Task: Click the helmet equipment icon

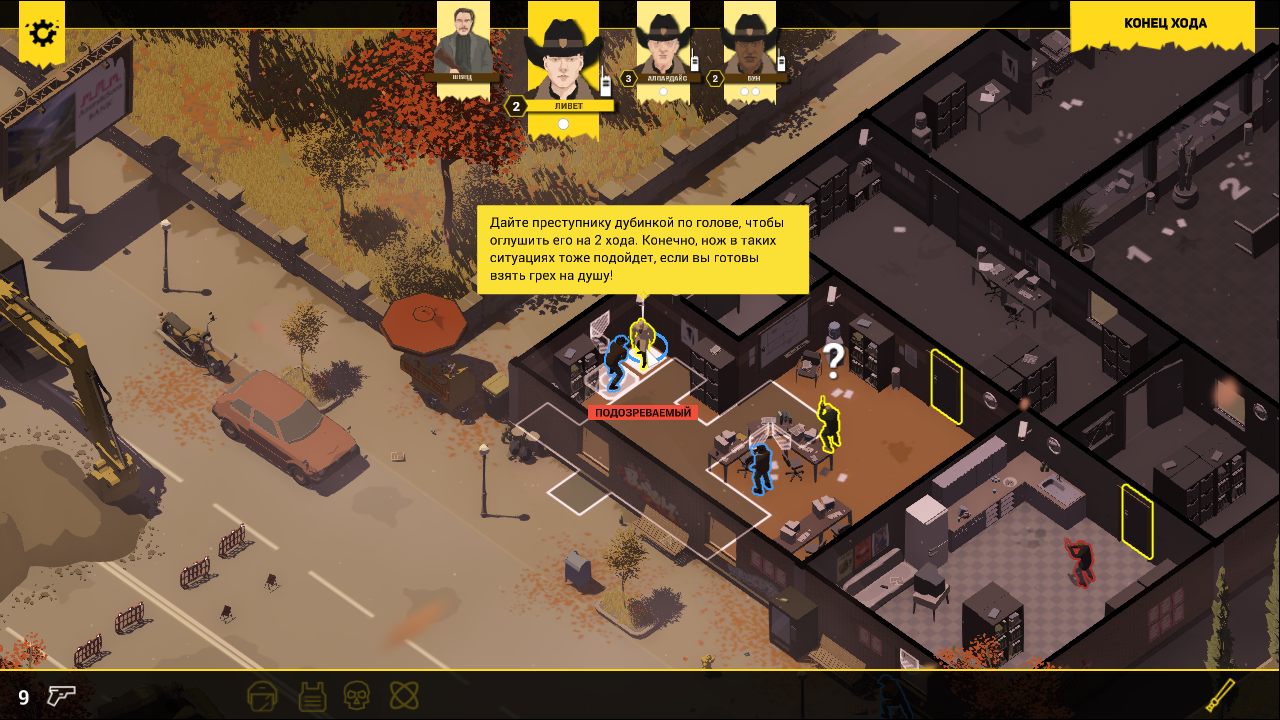Action: 262,695
